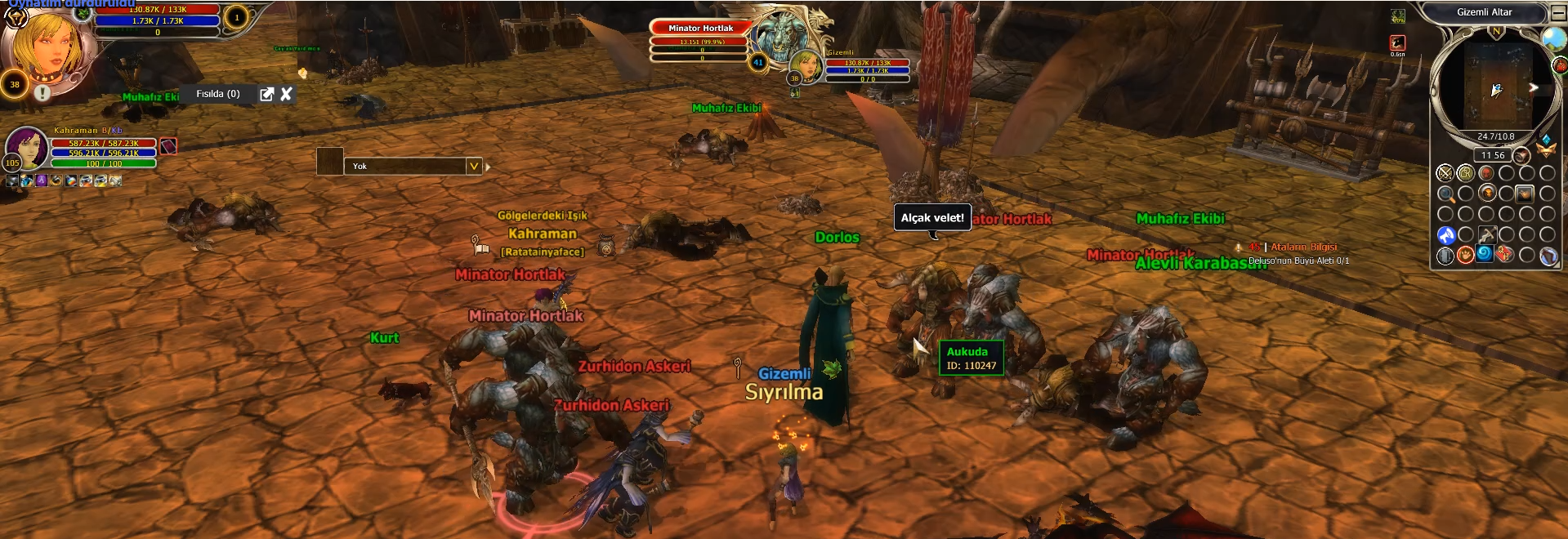The width and height of the screenshot is (1568, 539).
Task: Click the blue megaphone announcement icon
Action: point(1445,235)
